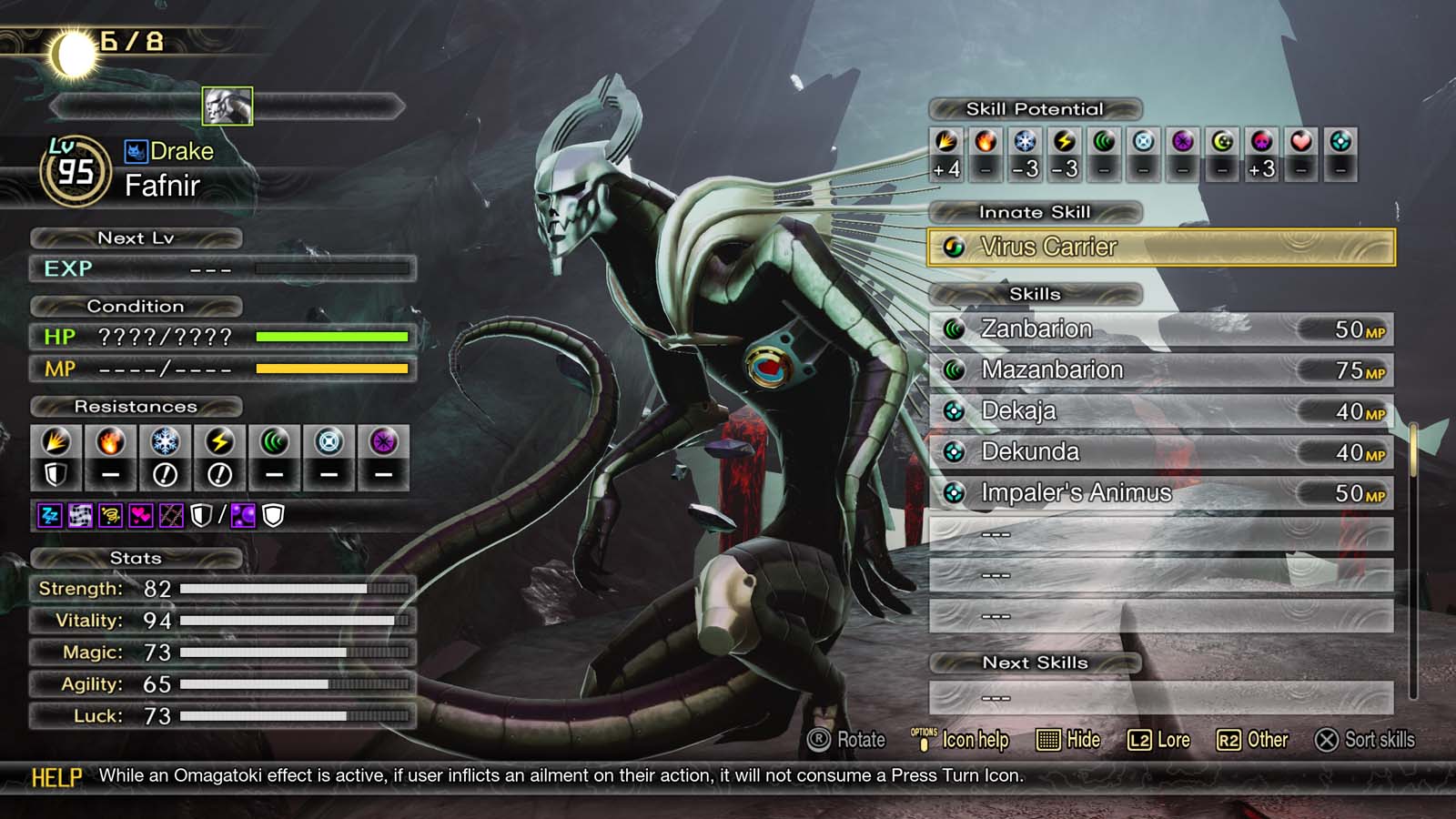1456x819 pixels.
Task: Open Icon help from the options bar
Action: (972, 740)
